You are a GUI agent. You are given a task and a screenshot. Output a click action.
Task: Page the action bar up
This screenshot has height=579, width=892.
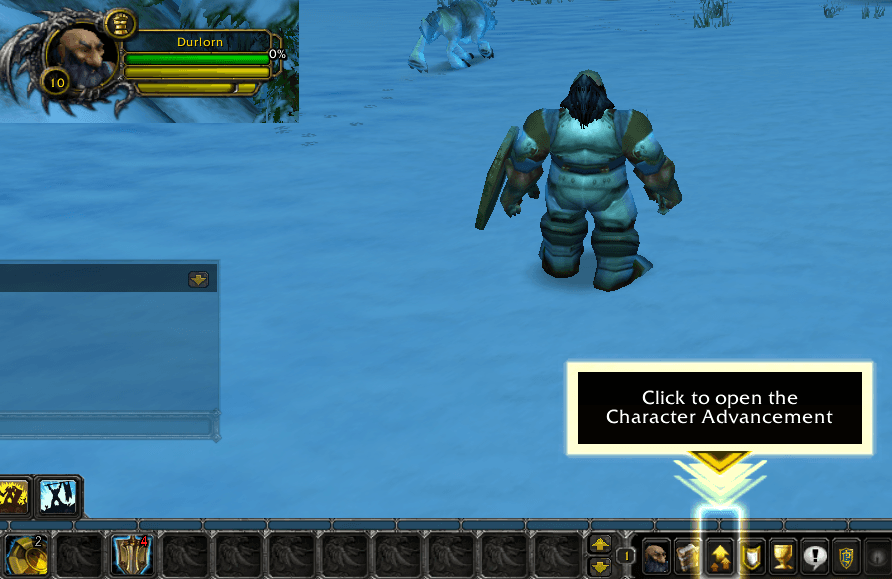point(600,545)
